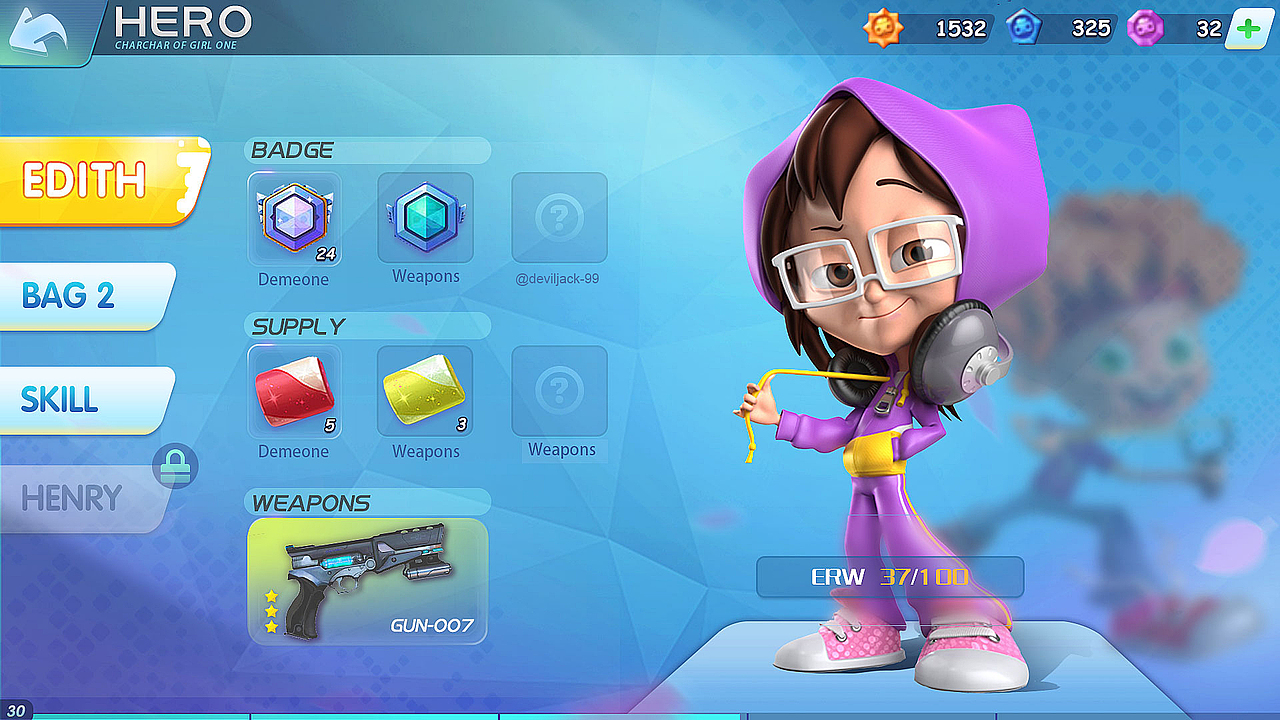Select the GUN-007 weapon card
The image size is (1280, 720).
point(368,580)
